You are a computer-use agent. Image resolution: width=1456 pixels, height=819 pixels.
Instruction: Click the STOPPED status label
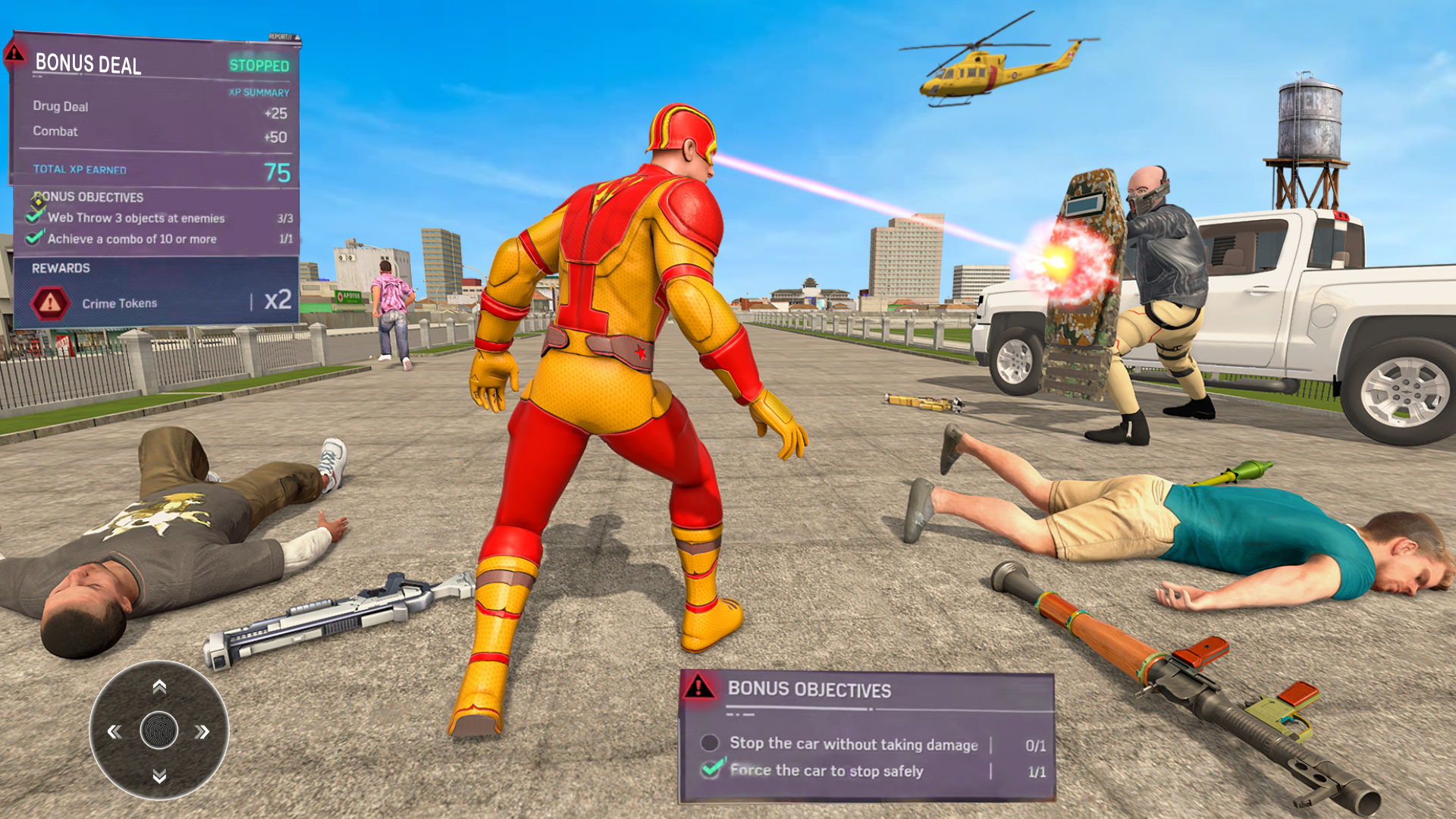[x=259, y=66]
